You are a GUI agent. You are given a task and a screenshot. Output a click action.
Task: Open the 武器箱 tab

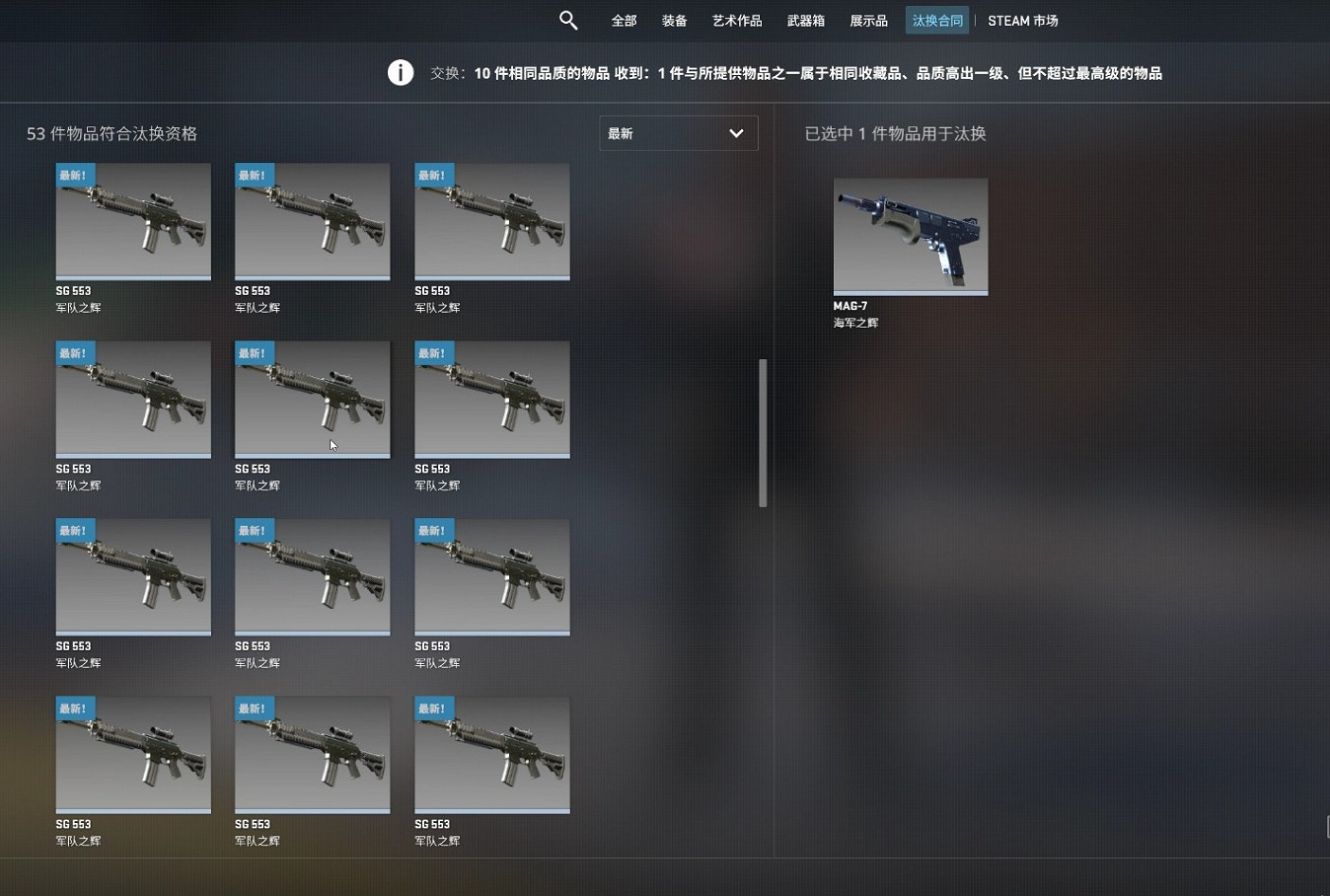click(x=805, y=20)
